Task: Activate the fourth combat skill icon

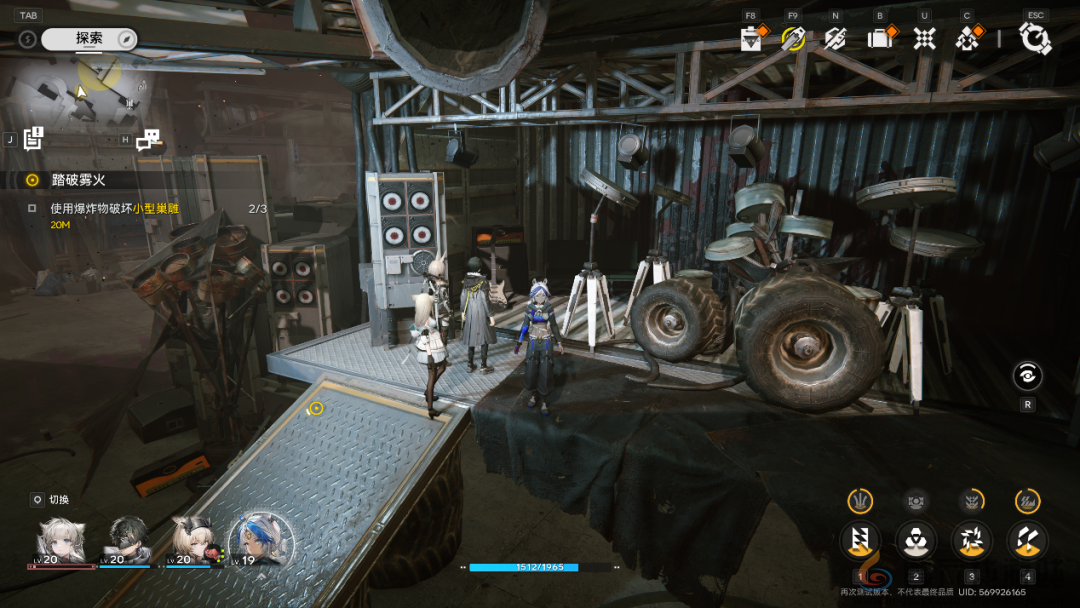Action: click(1027, 540)
